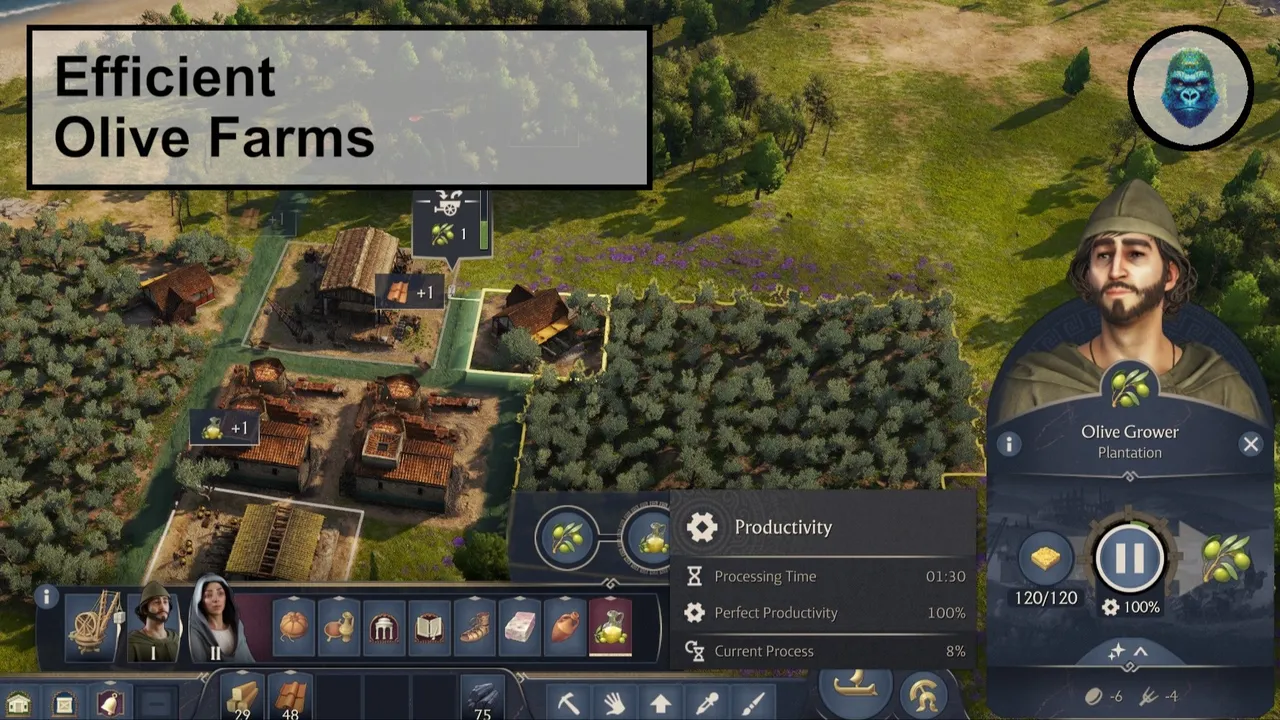
Task: Choose the amphora build item
Action: [565, 628]
